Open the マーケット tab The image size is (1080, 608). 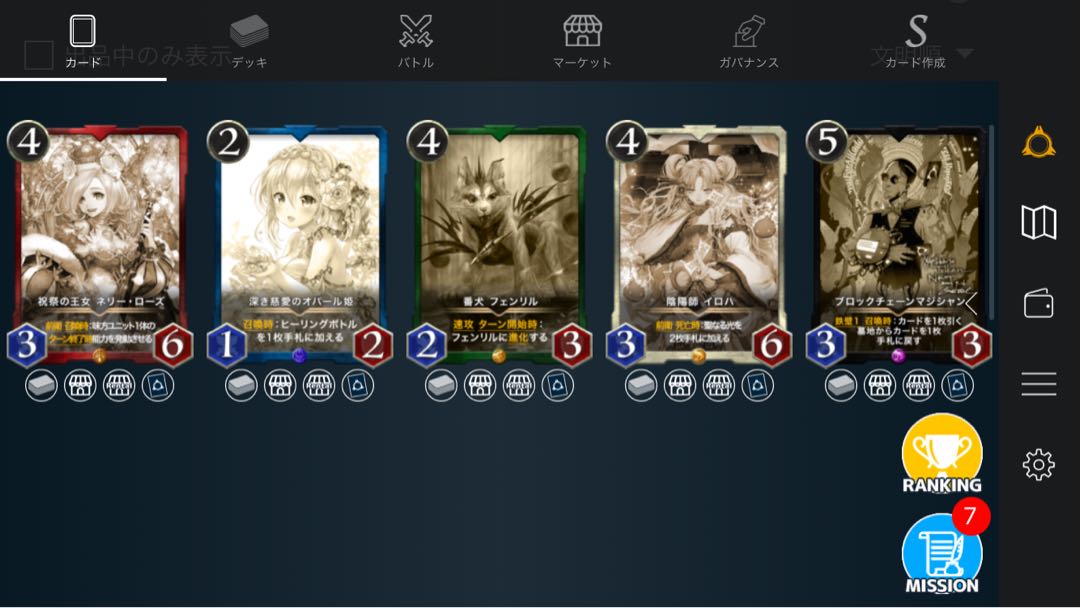click(582, 41)
